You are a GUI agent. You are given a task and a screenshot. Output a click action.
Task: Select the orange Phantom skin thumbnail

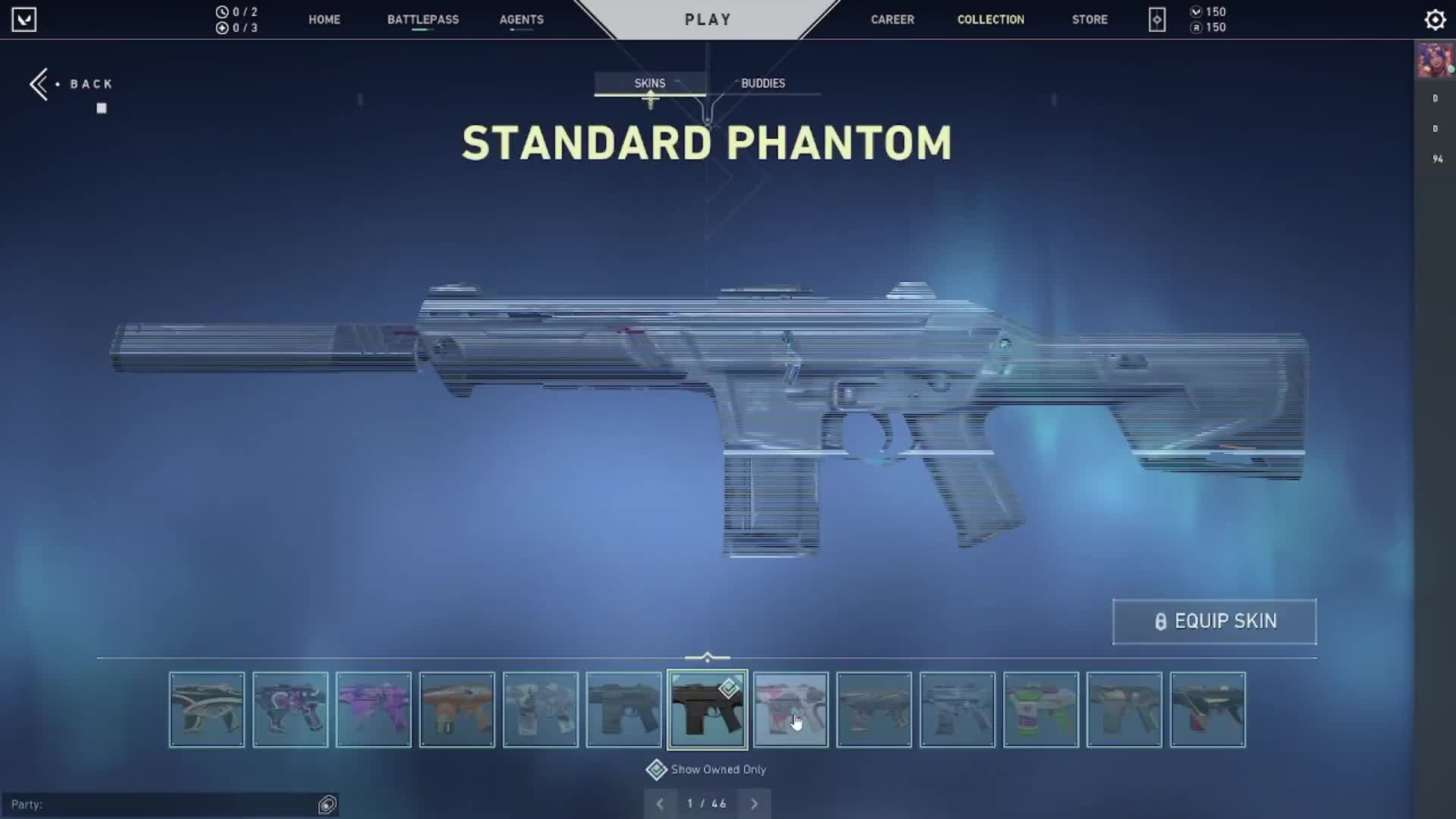457,710
